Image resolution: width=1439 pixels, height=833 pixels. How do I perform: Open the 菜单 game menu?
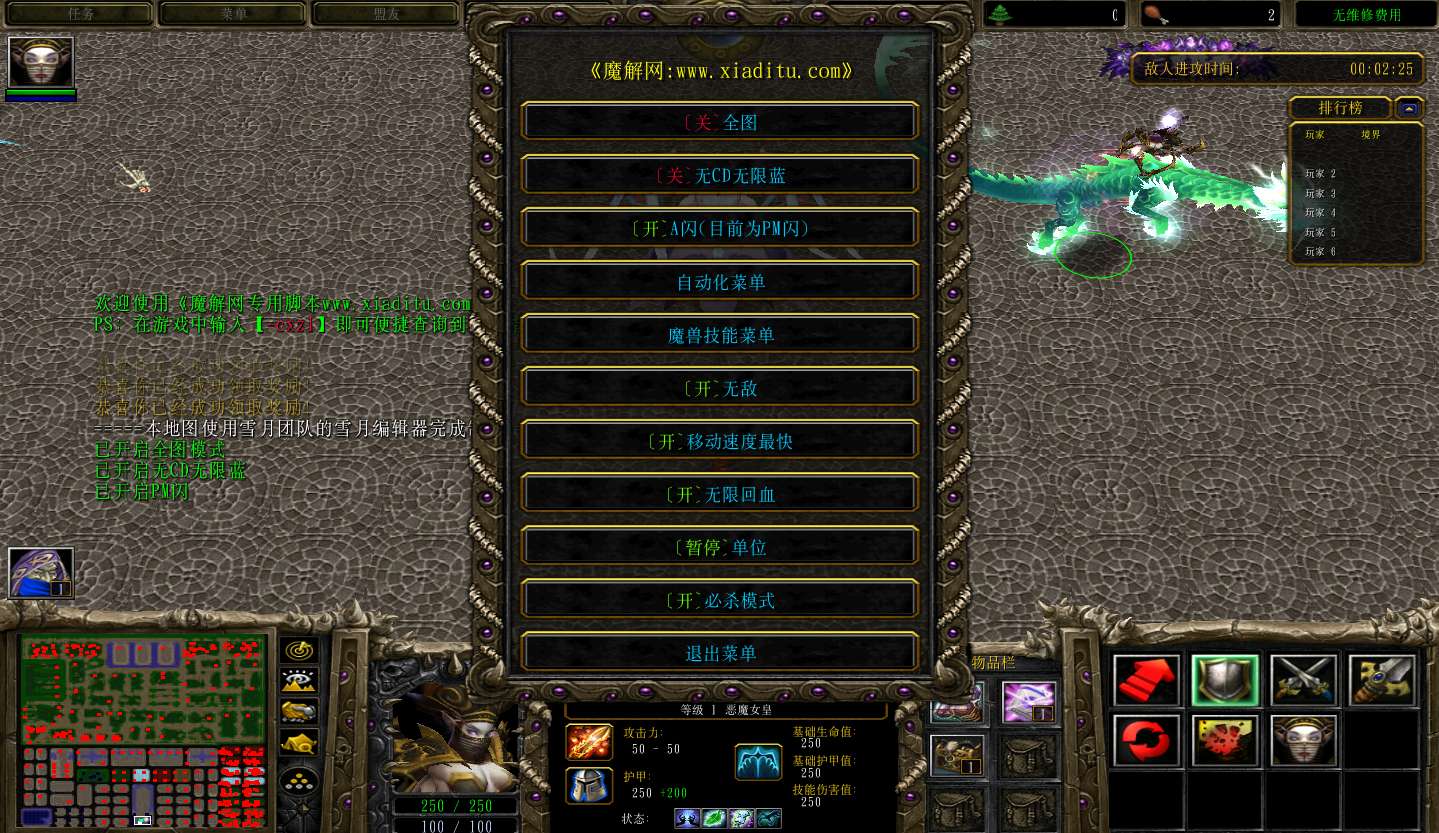[232, 14]
